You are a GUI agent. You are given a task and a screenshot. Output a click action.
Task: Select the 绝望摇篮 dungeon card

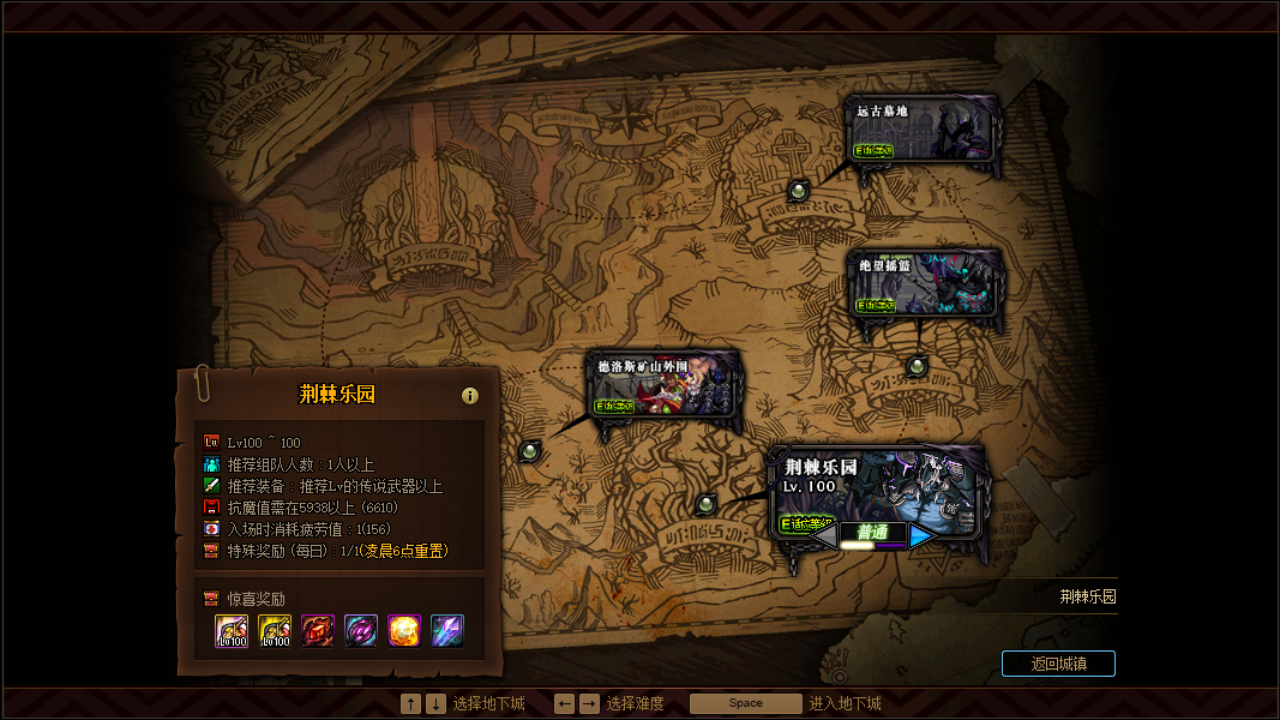[925, 283]
